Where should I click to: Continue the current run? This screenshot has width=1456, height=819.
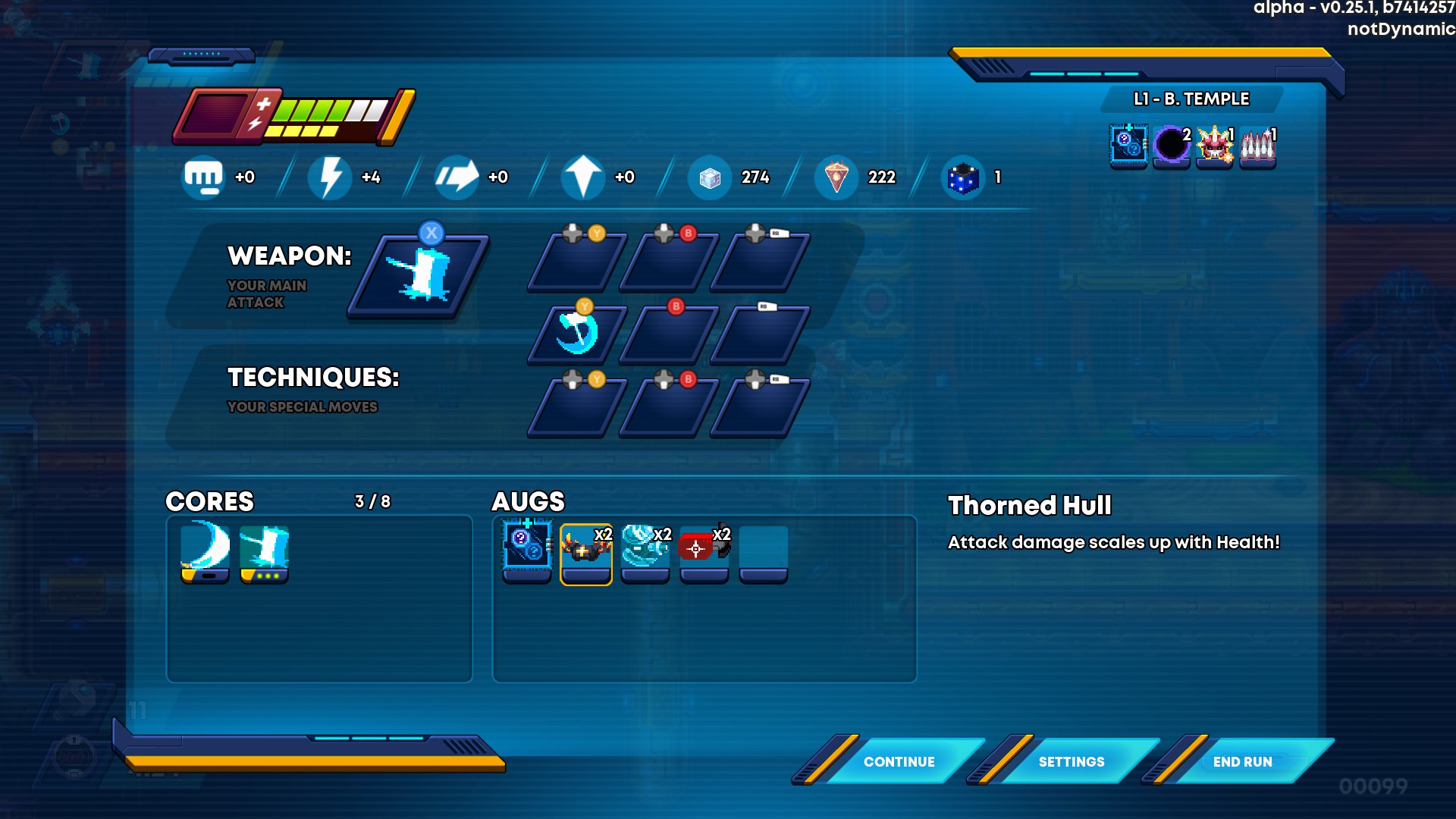899,761
